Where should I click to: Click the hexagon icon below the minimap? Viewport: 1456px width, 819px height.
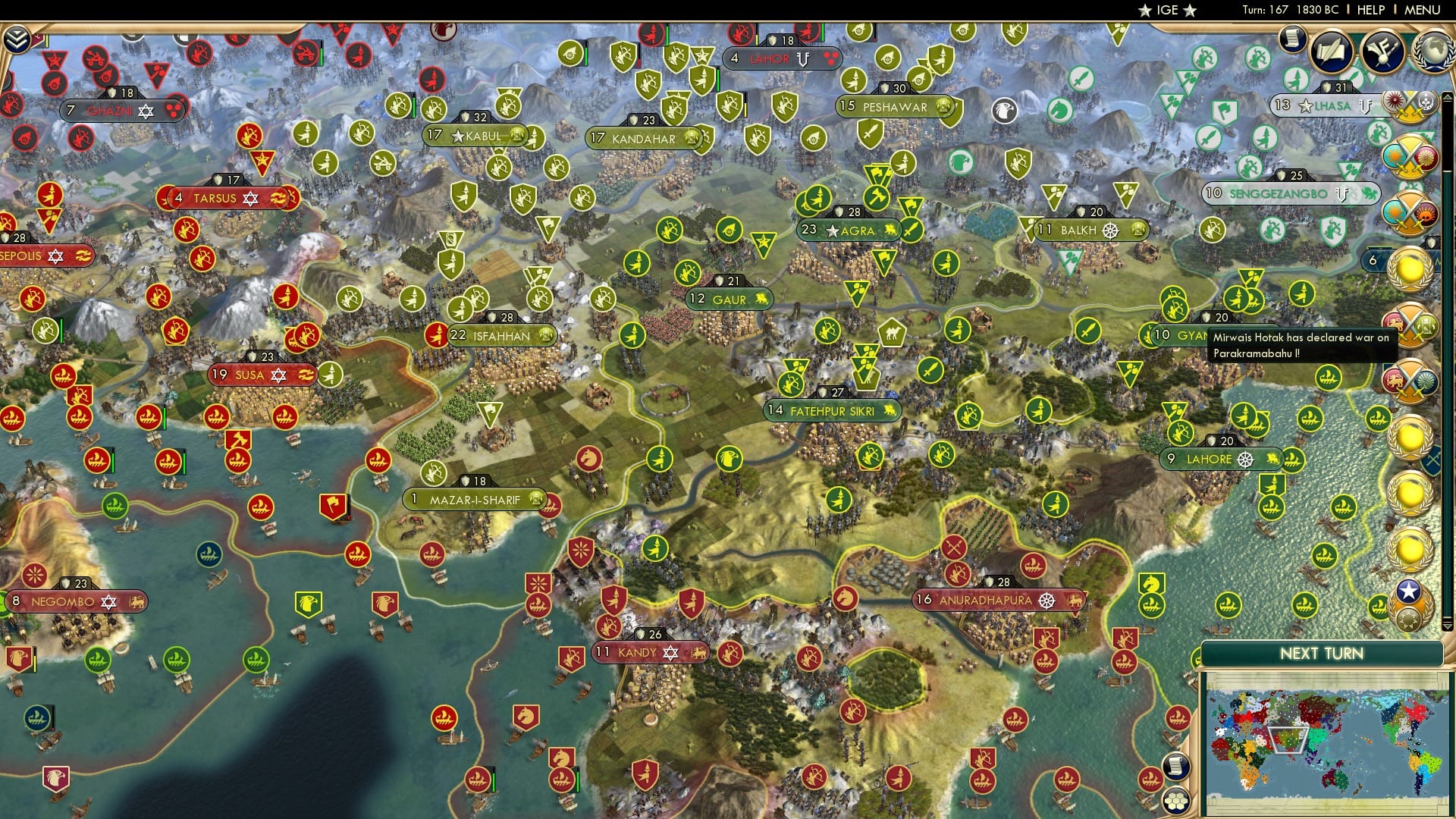click(x=1175, y=801)
